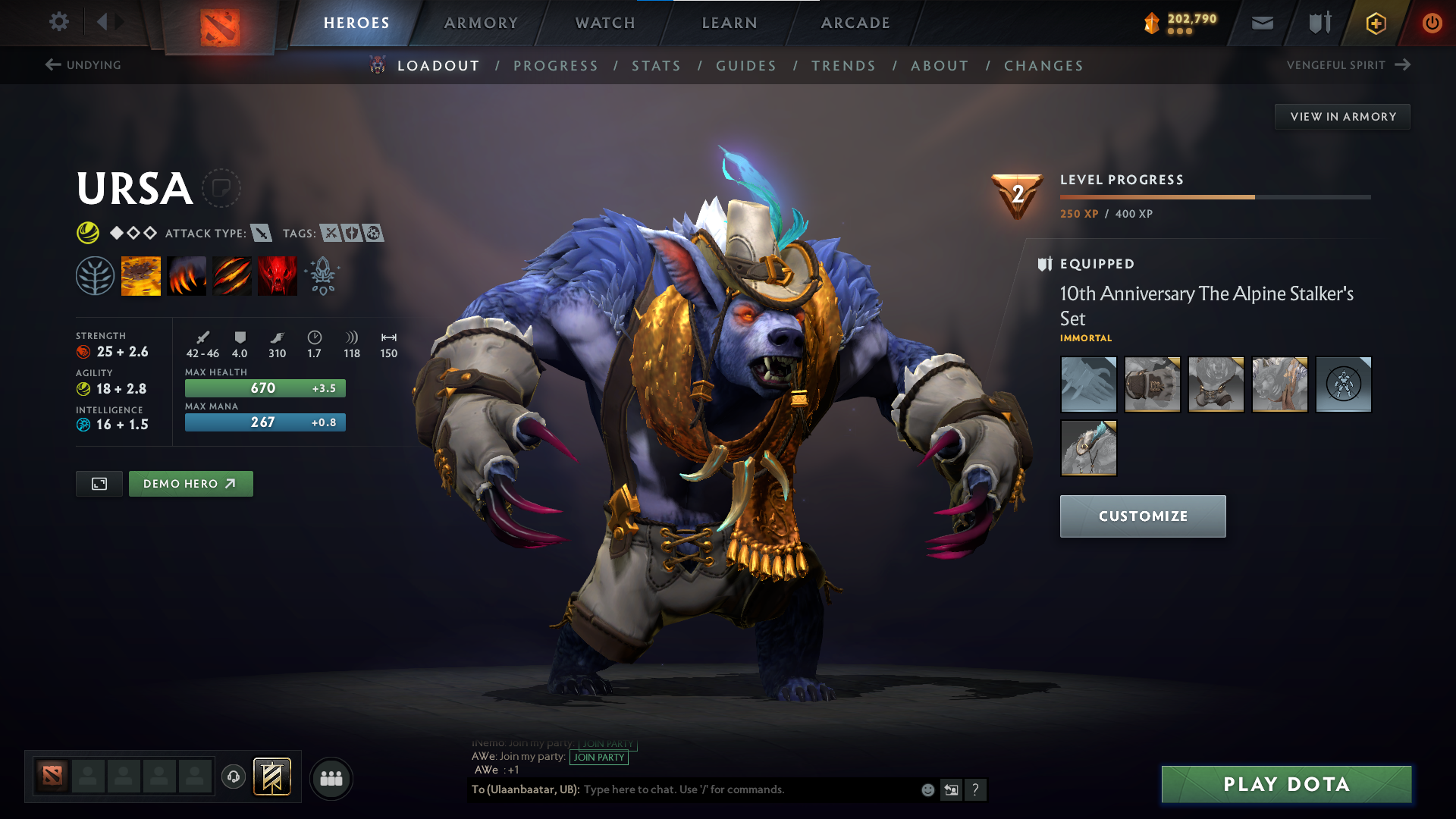The height and width of the screenshot is (819, 1456).
Task: Click the forward arrow to Vengeful Spirit
Action: coord(1401,64)
